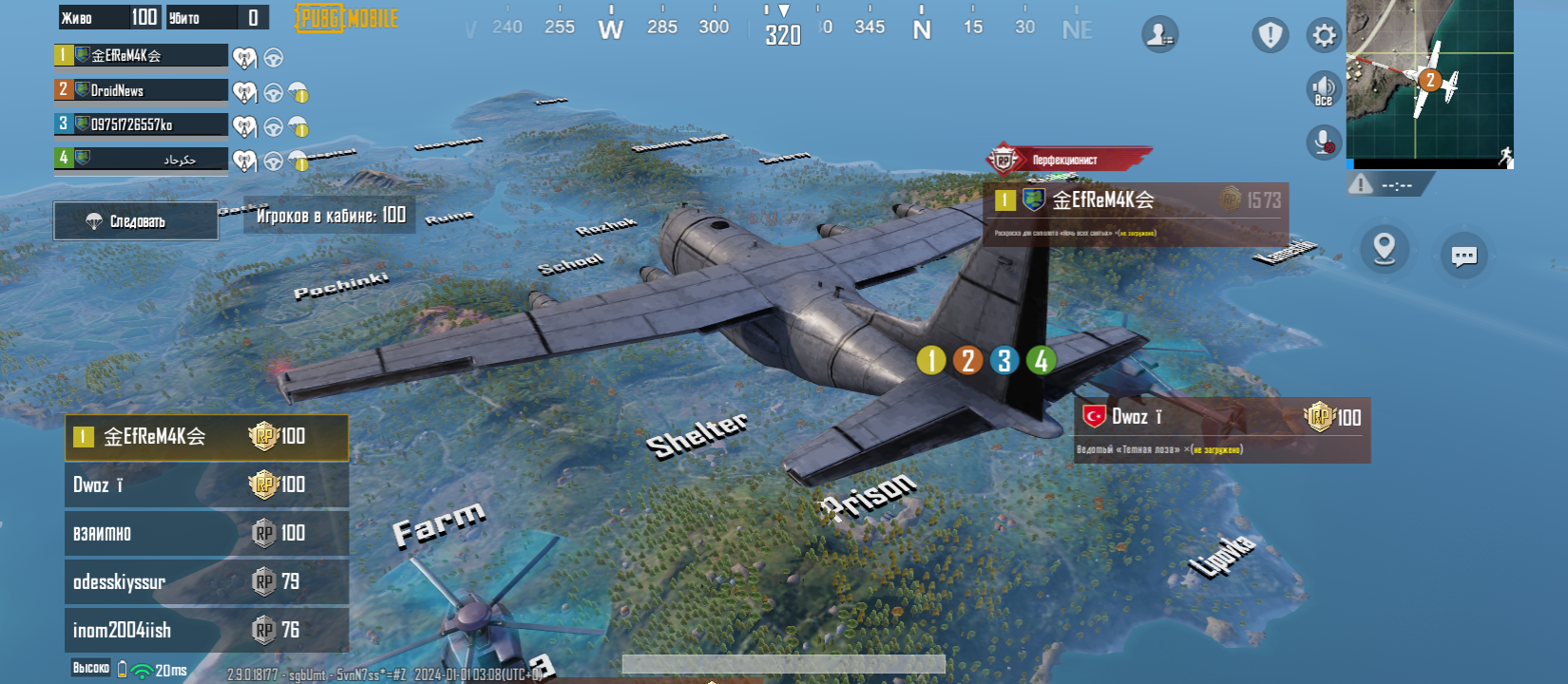1568x684 pixels.
Task: Place a map location marker pin
Action: pyautogui.click(x=1384, y=249)
